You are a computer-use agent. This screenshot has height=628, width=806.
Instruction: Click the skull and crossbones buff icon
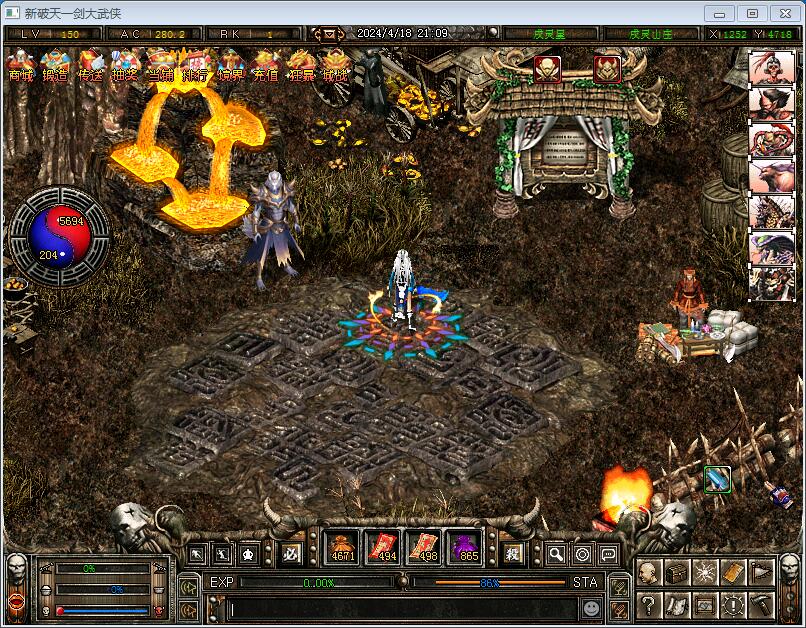coord(546,69)
